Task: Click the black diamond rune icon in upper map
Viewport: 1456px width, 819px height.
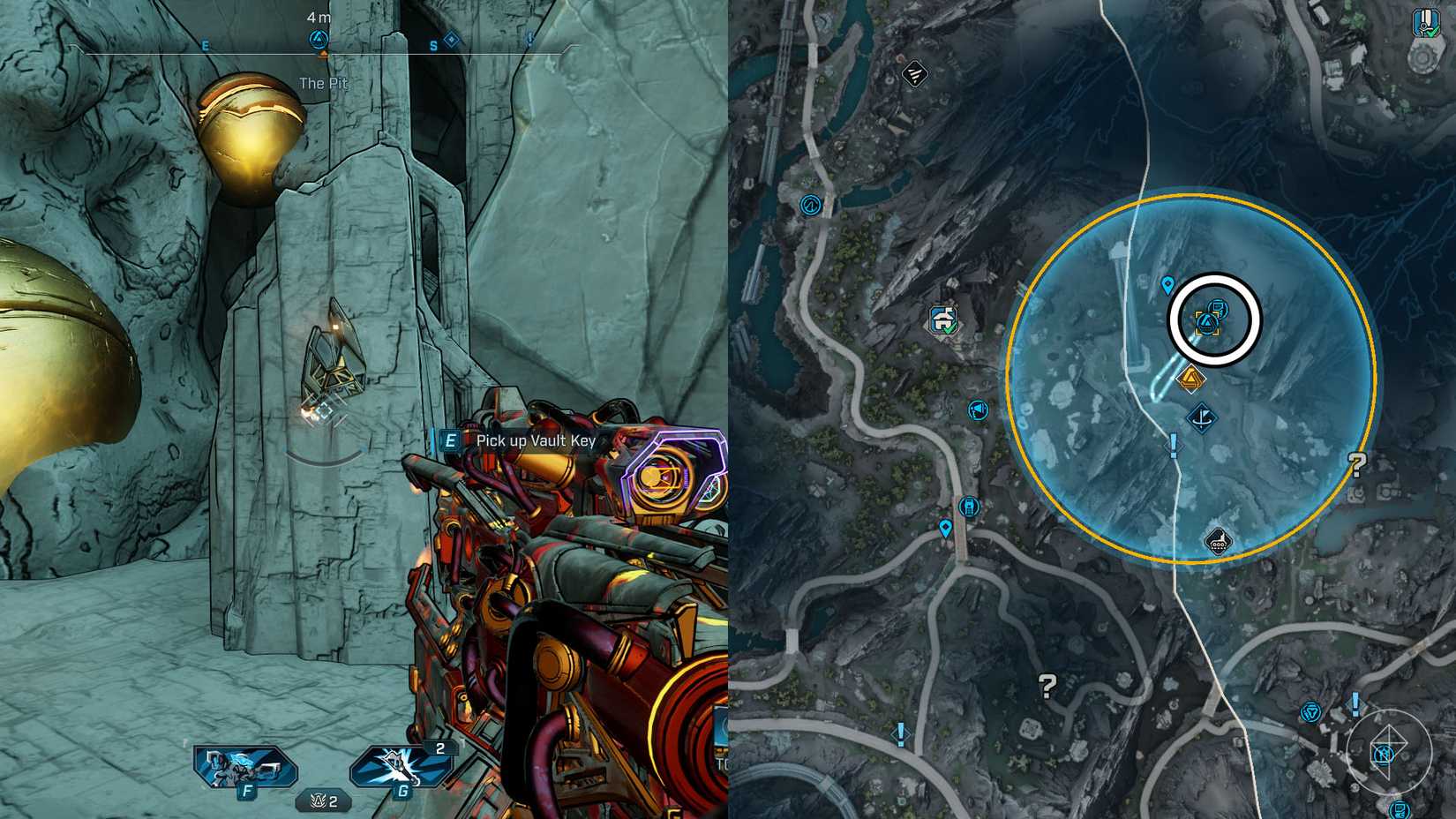Action: 913,73
